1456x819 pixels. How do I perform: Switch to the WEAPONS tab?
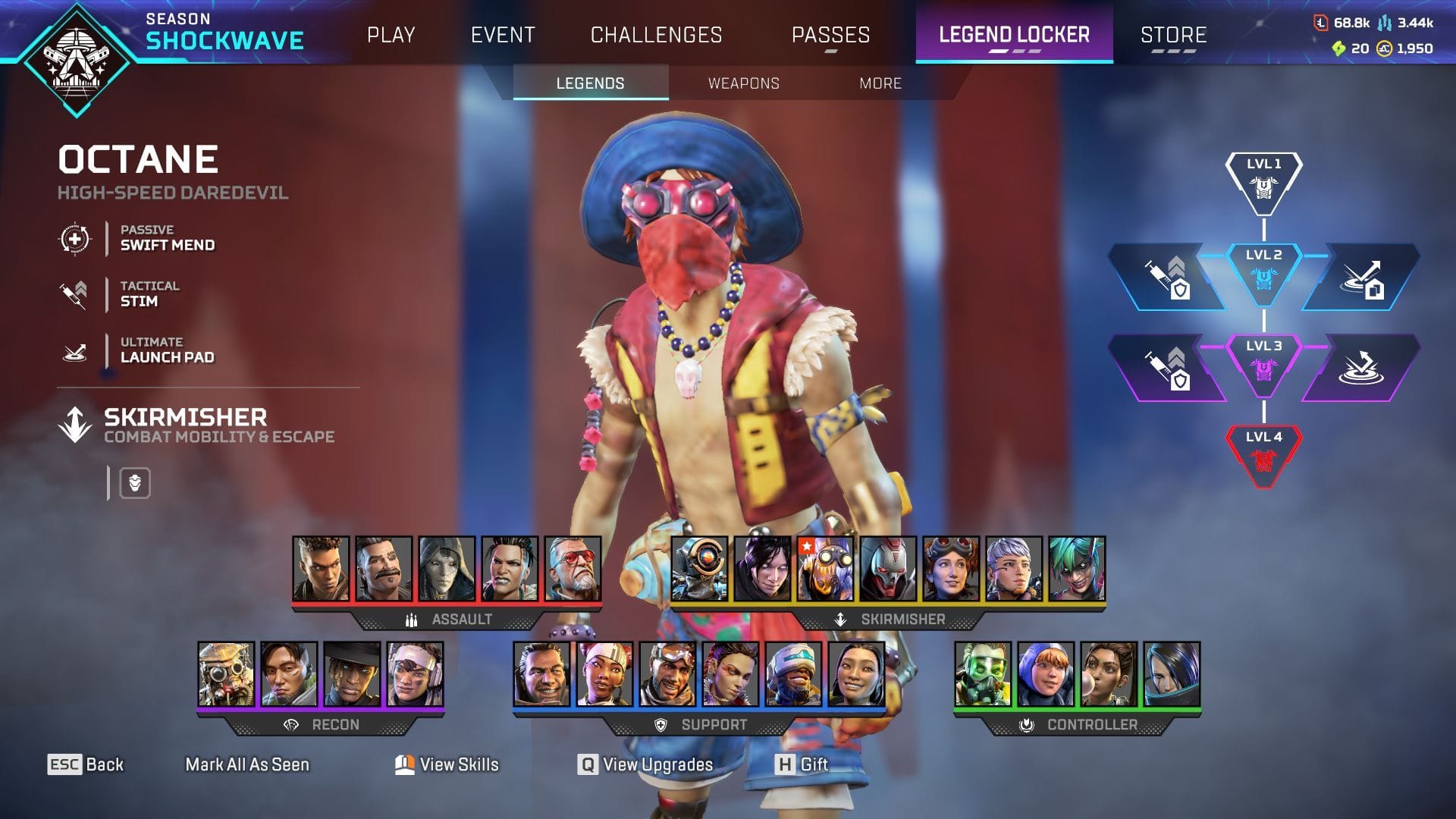744,84
